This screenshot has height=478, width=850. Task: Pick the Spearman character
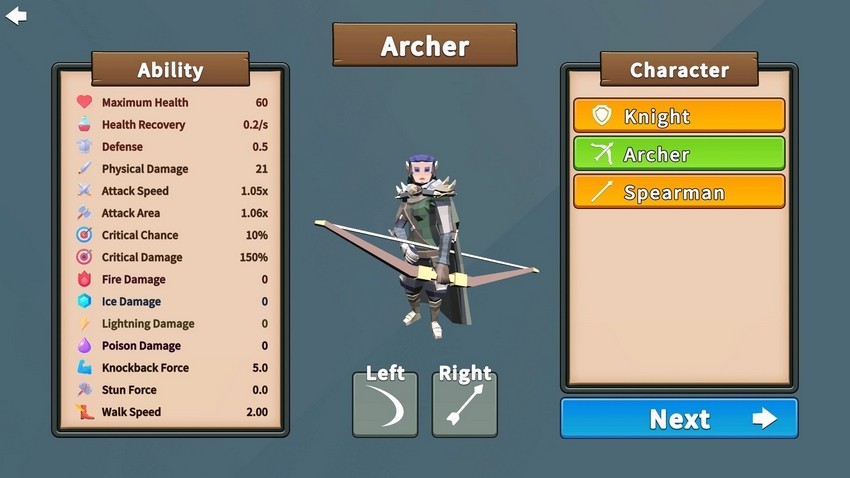pyautogui.click(x=679, y=192)
